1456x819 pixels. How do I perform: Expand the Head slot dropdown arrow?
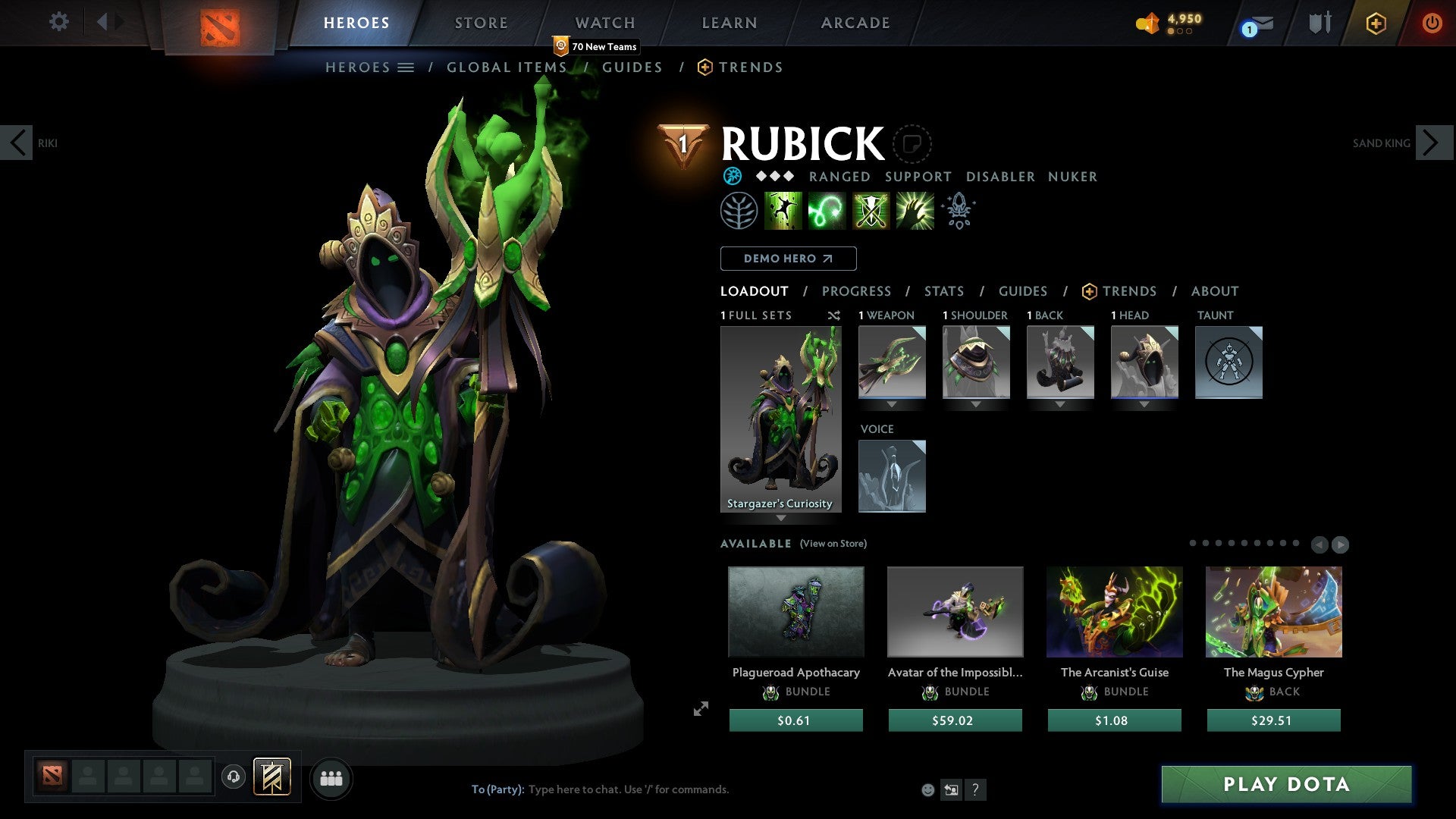click(1145, 405)
